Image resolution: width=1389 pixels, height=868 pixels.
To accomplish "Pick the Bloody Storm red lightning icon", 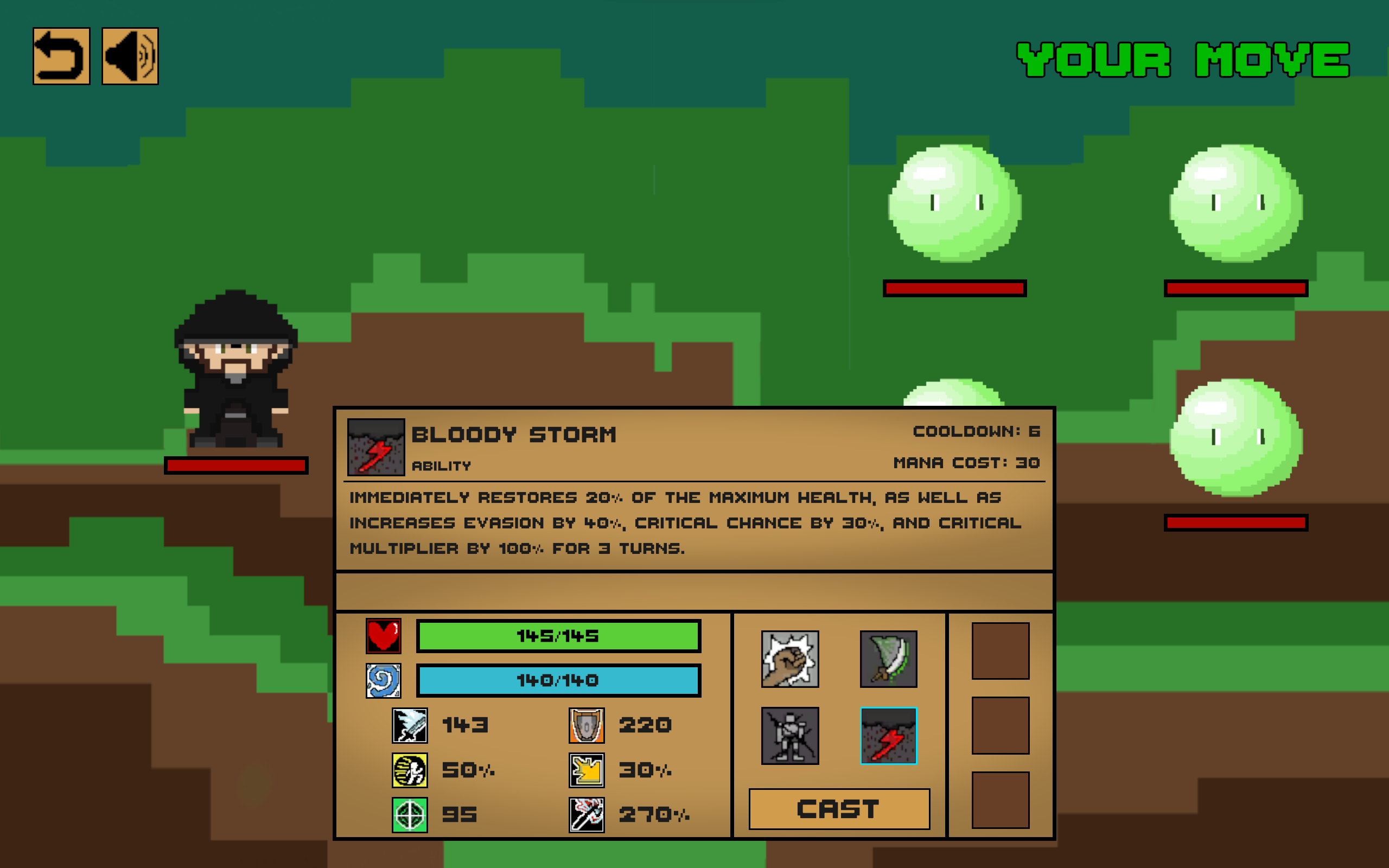I will (888, 736).
